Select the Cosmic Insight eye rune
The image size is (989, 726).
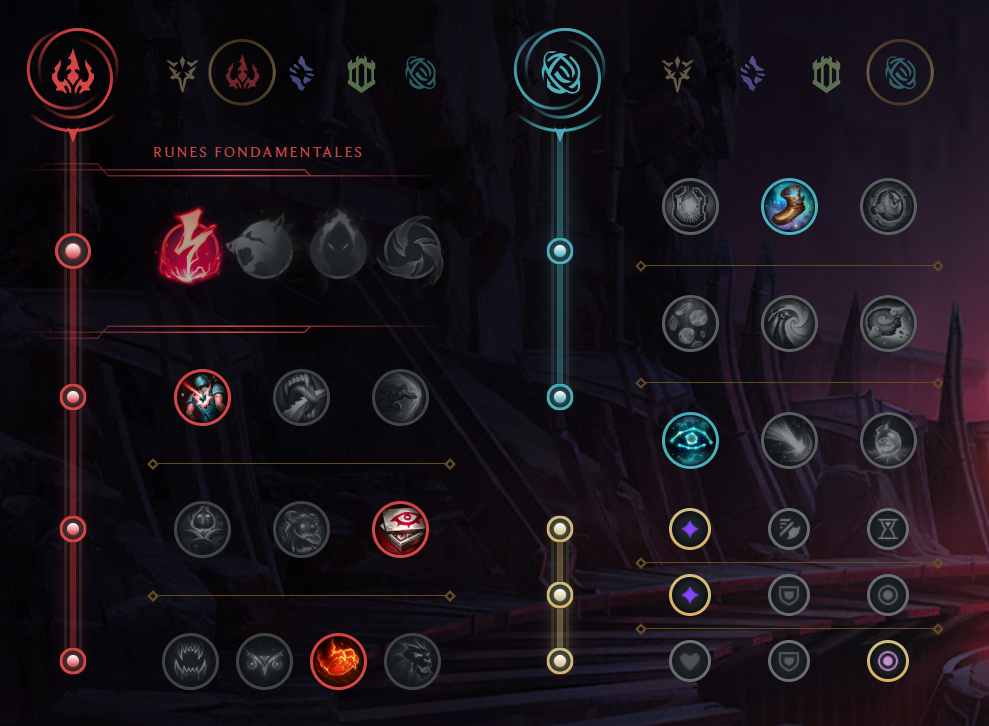point(690,440)
